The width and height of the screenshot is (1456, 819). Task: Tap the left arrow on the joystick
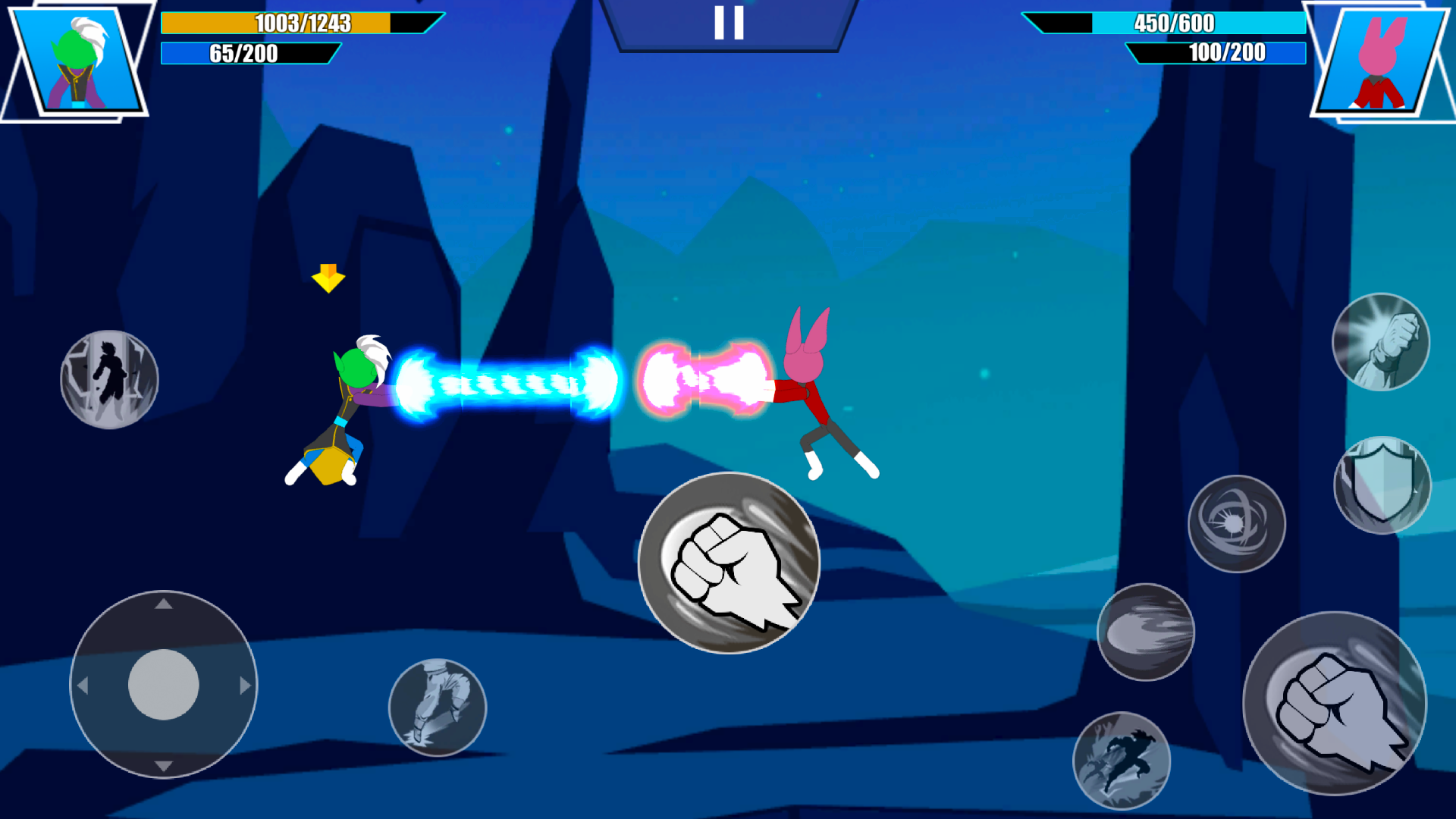point(83,684)
